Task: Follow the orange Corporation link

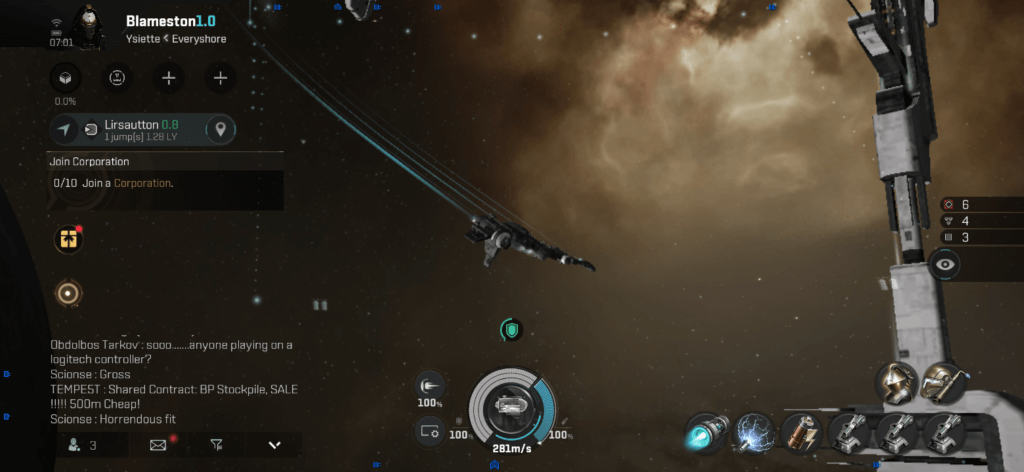Action: point(141,183)
